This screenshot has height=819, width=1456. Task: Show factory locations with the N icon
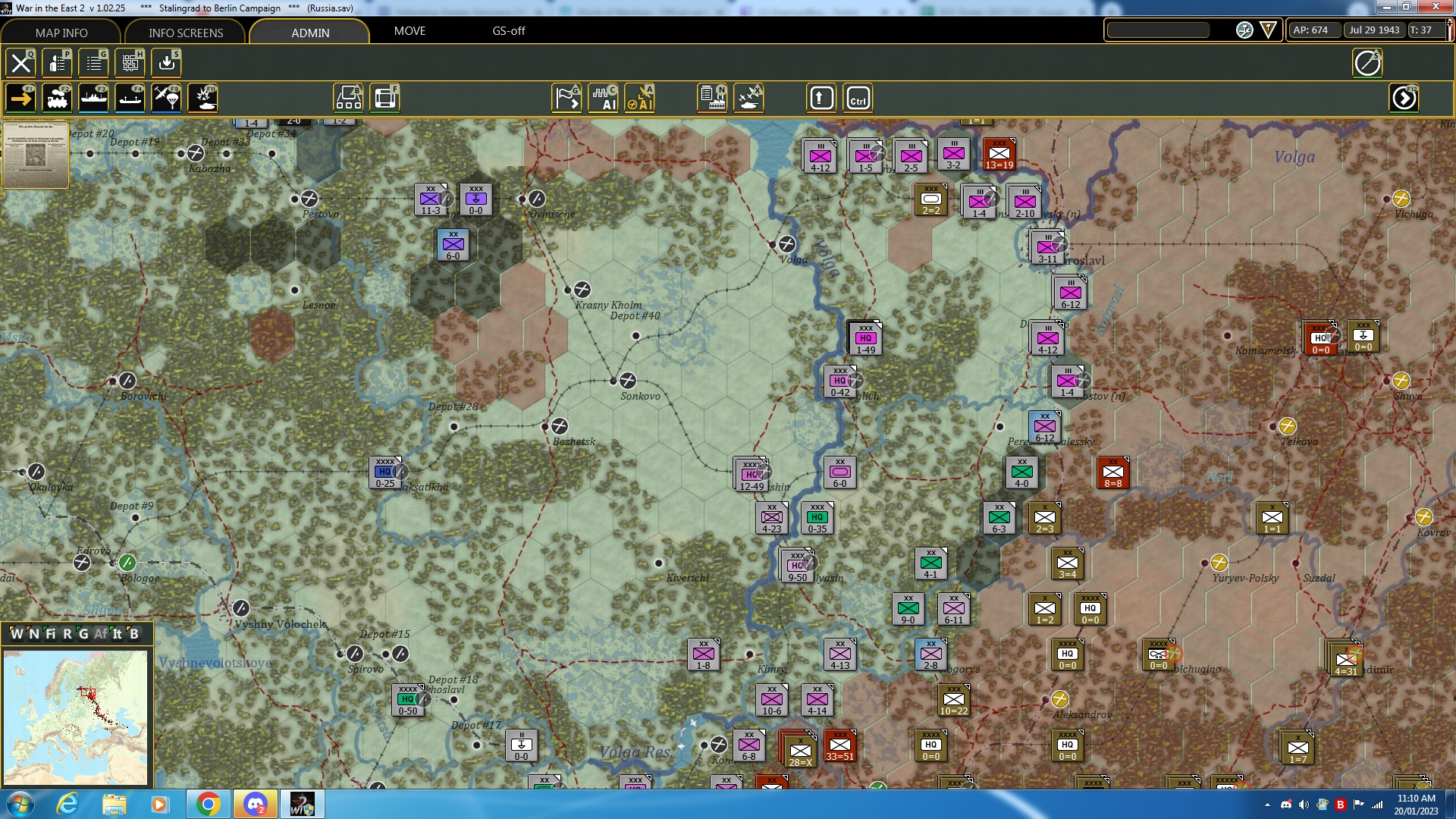[x=711, y=97]
